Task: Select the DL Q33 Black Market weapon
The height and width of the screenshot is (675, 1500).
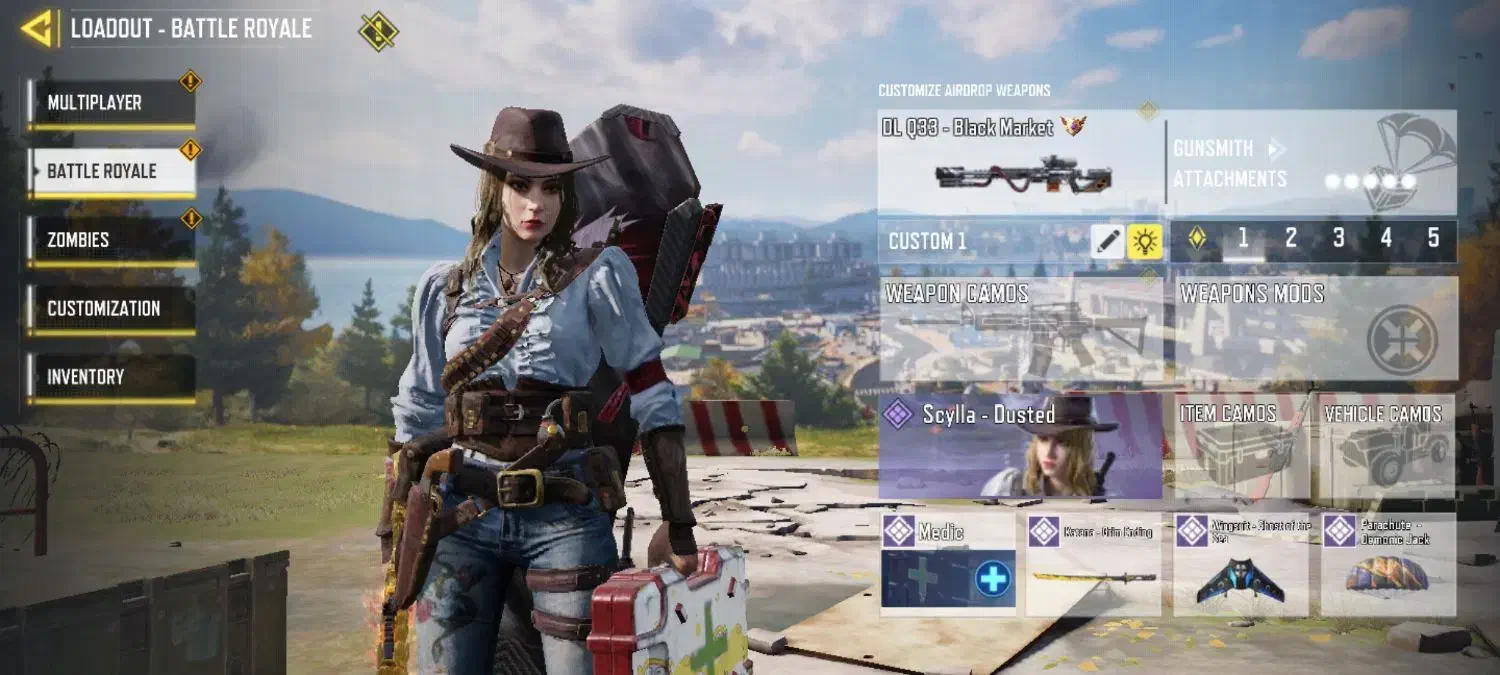Action: (x=1020, y=162)
